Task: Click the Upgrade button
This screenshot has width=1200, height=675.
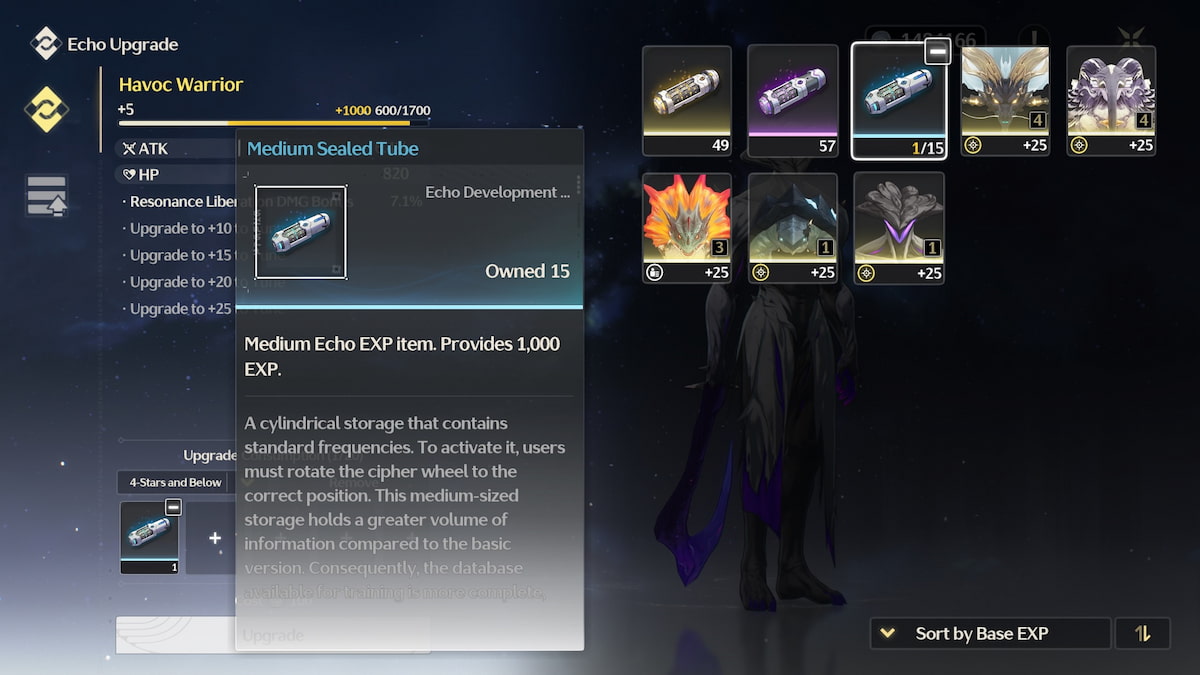Action: pyautogui.click(x=272, y=635)
